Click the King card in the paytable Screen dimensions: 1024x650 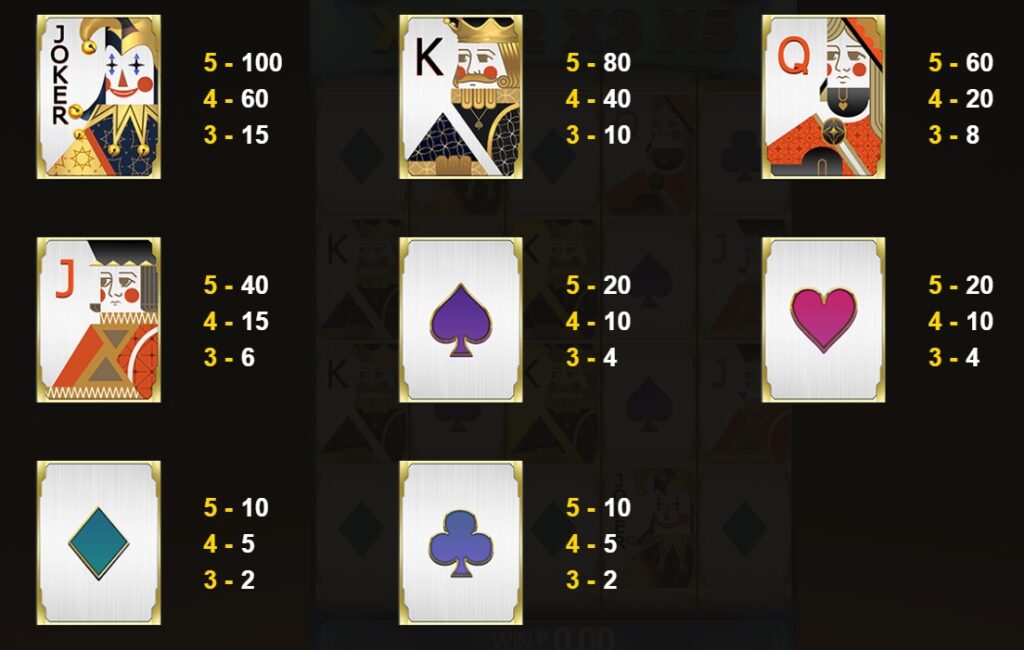tap(461, 97)
